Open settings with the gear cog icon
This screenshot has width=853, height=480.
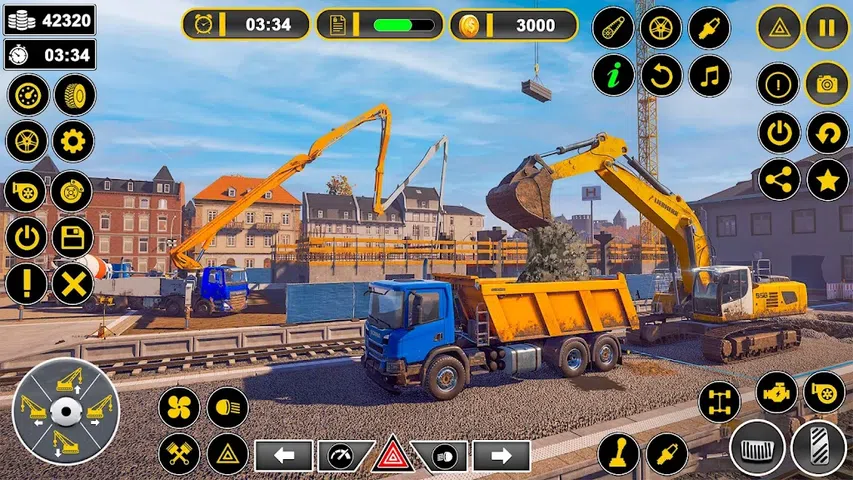click(x=73, y=141)
